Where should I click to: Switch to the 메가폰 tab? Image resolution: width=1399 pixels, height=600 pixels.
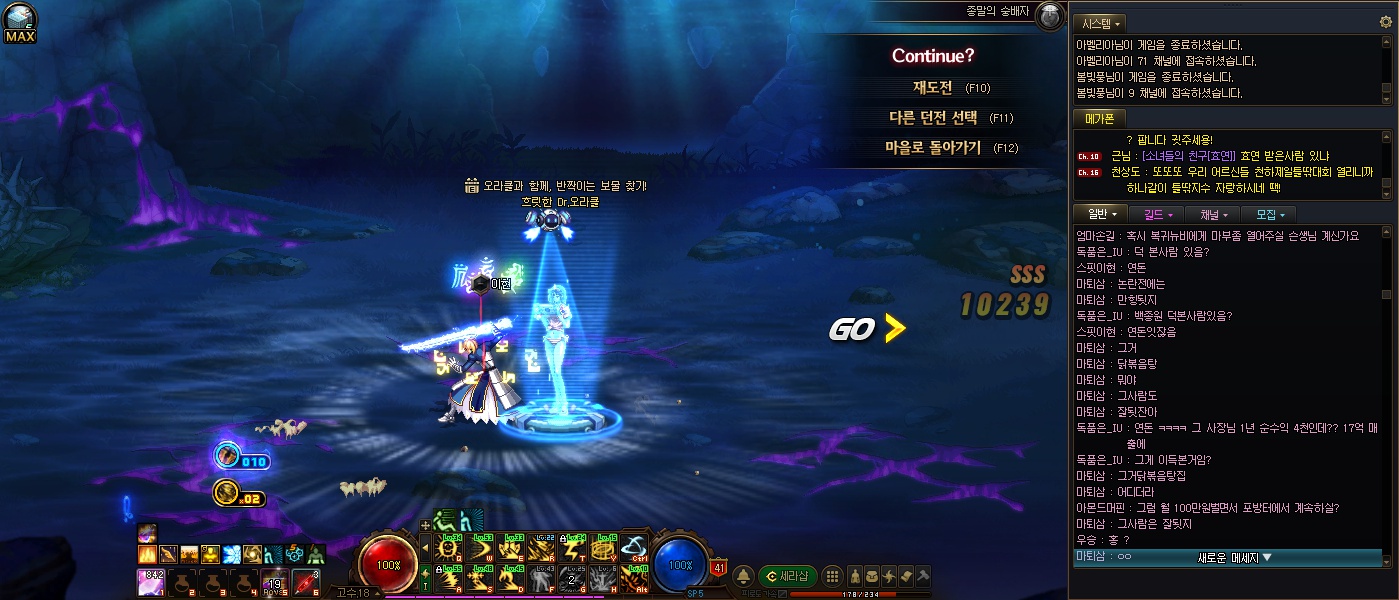(x=1099, y=118)
